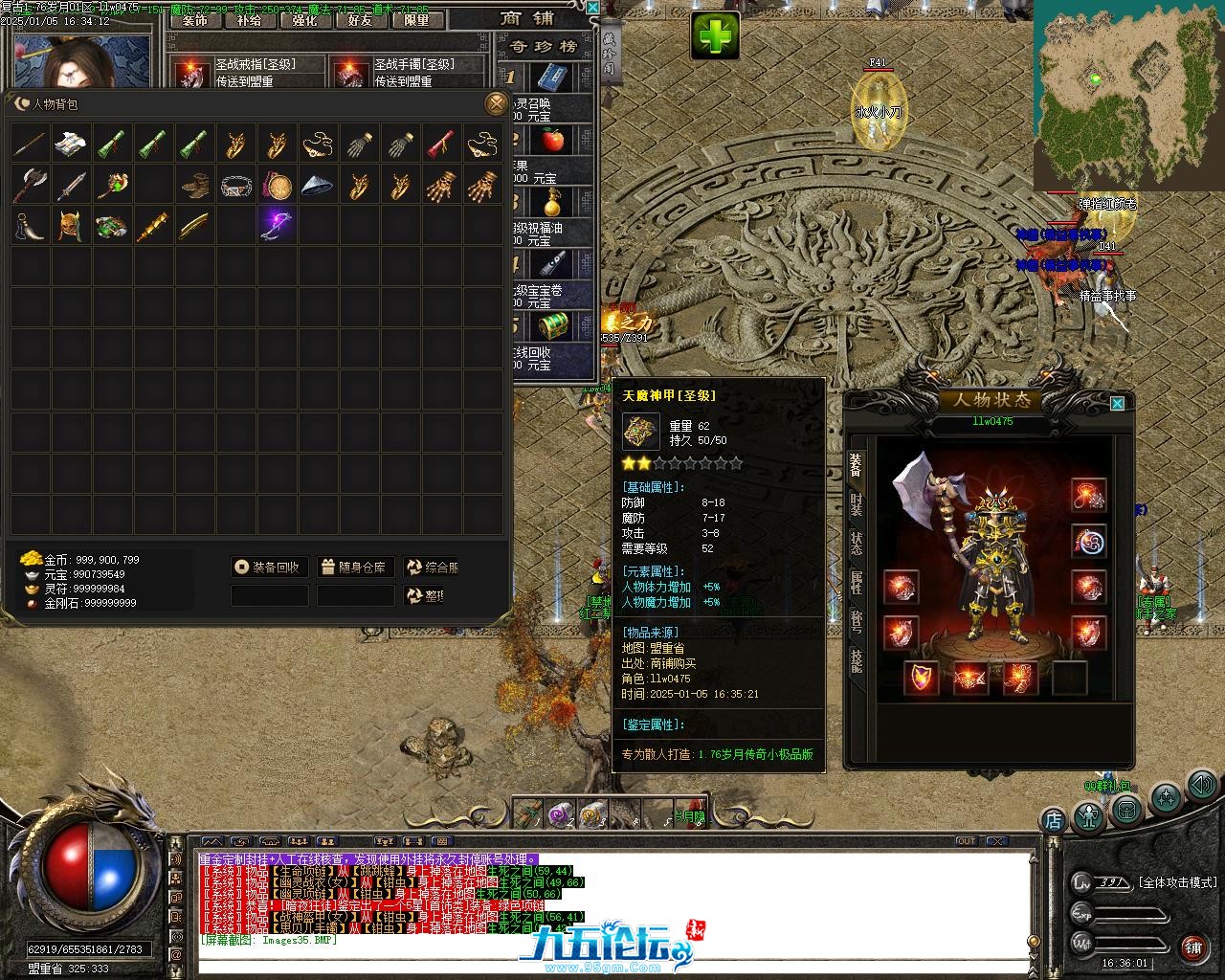Select the 强化 enhancement shop tab
The image size is (1225, 980).
coord(304,20)
